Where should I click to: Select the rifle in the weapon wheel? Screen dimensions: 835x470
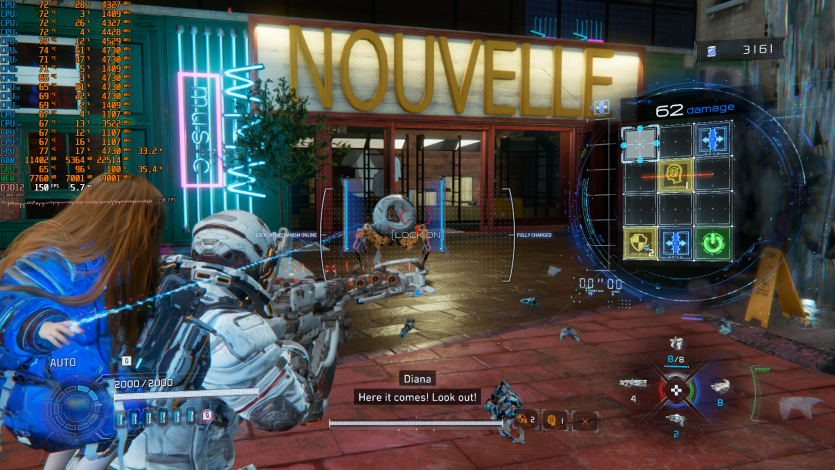(x=632, y=382)
